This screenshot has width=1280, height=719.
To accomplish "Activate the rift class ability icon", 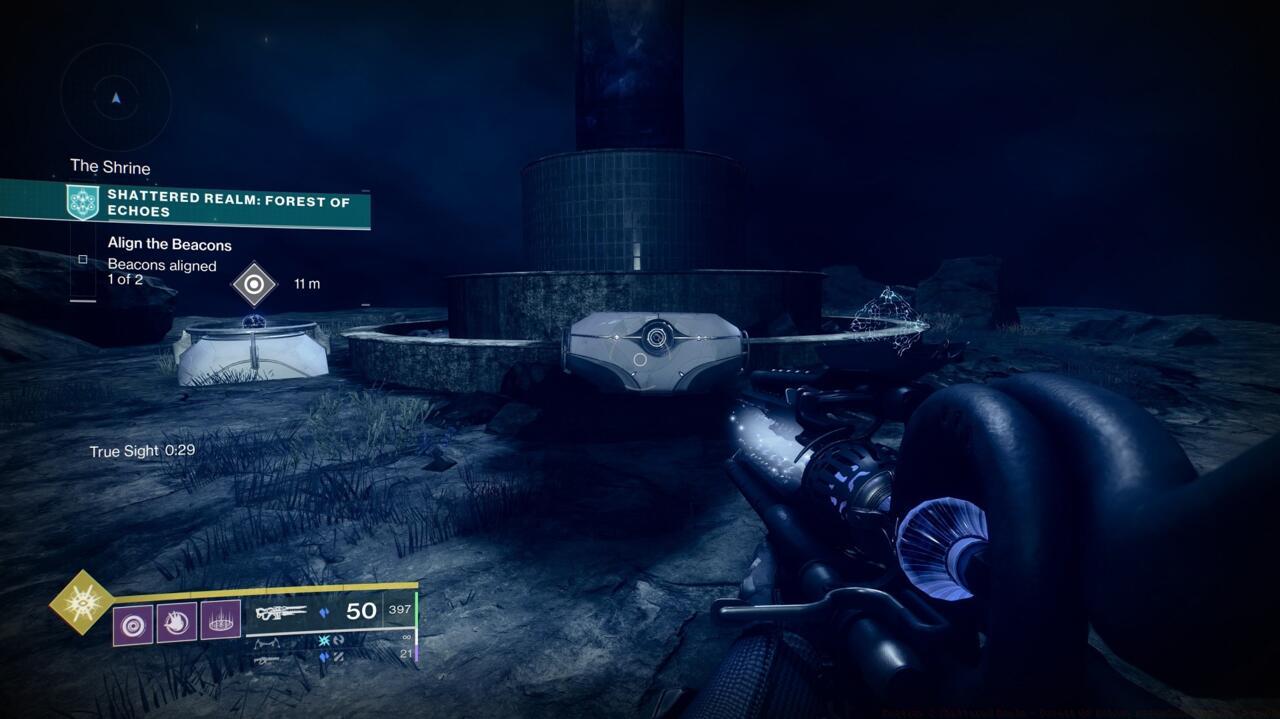I will 220,623.
